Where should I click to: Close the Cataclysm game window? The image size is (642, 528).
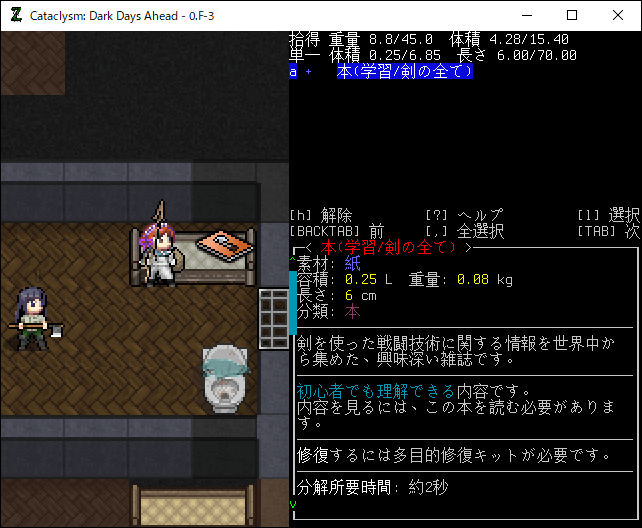(x=618, y=15)
